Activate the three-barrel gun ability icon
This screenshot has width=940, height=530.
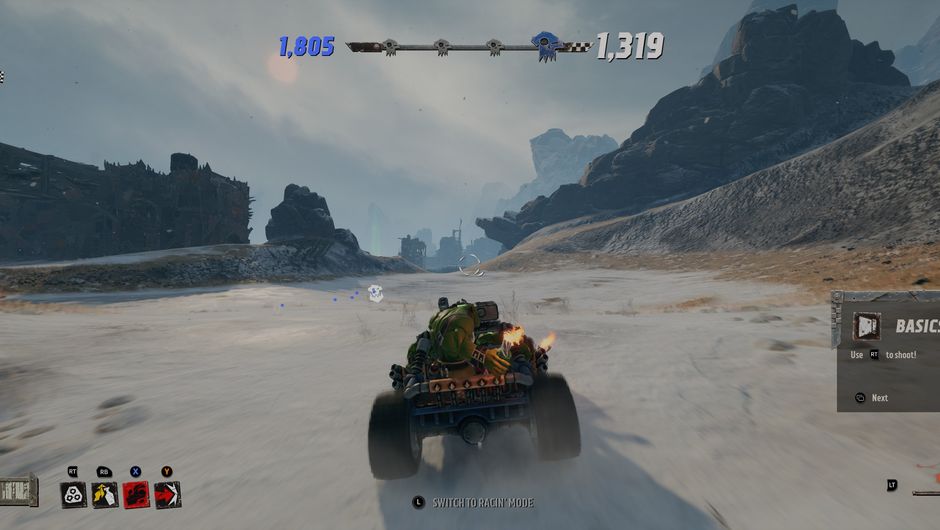tap(73, 494)
